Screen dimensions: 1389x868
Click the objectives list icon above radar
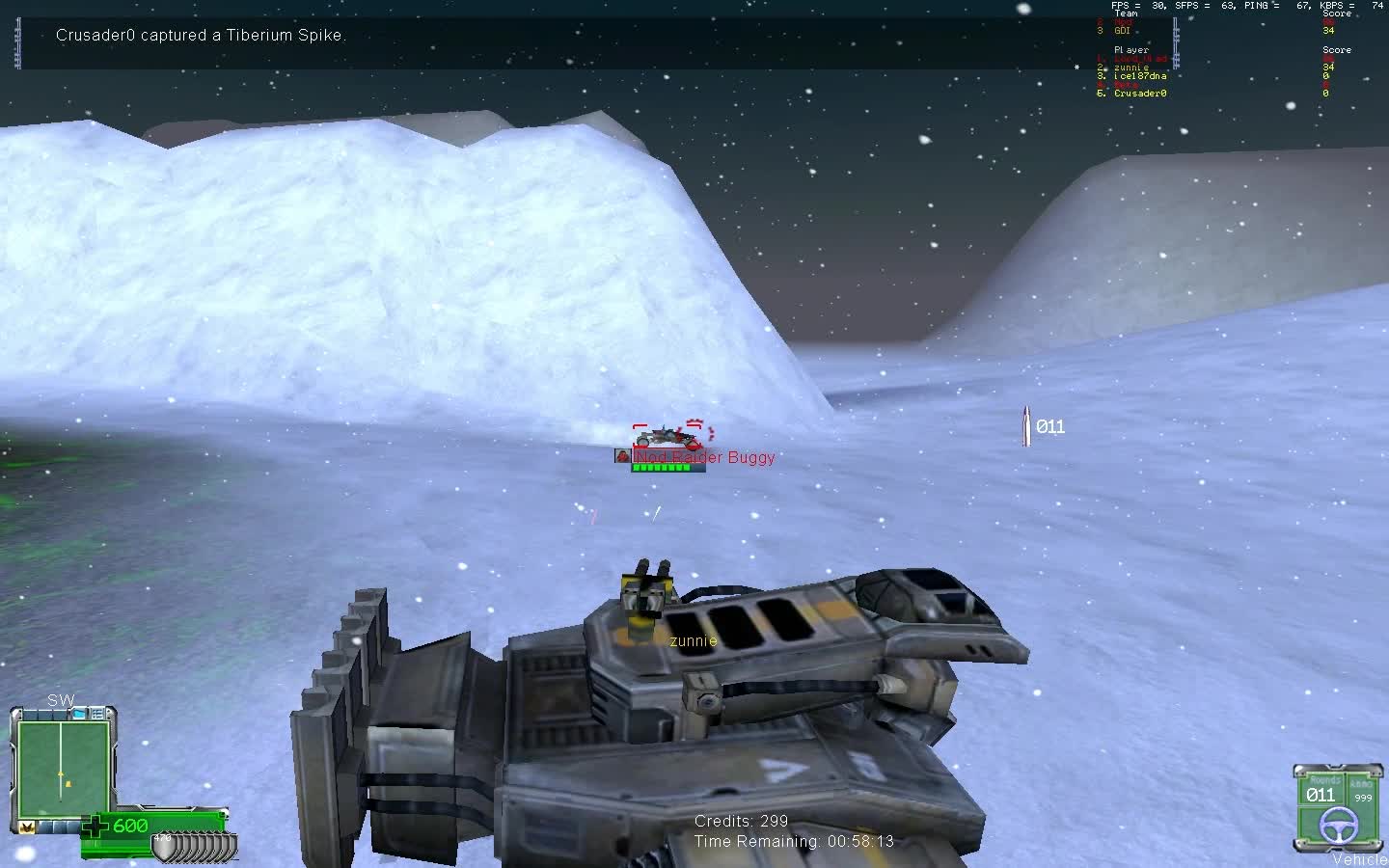coord(98,713)
